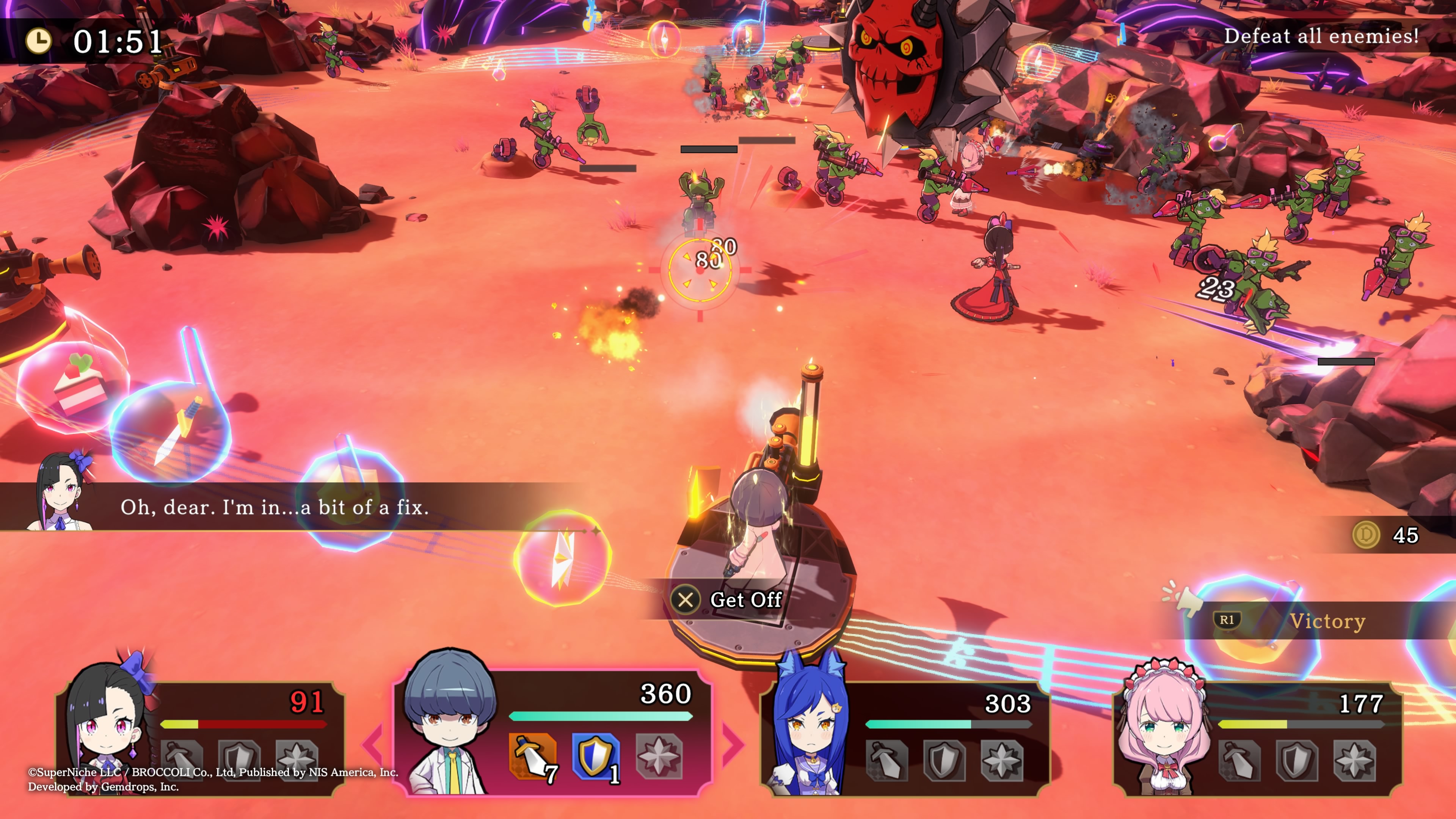Click the grayed sword icon on fox girl's panel
Viewport: 1456px width, 819px height.
click(x=887, y=760)
